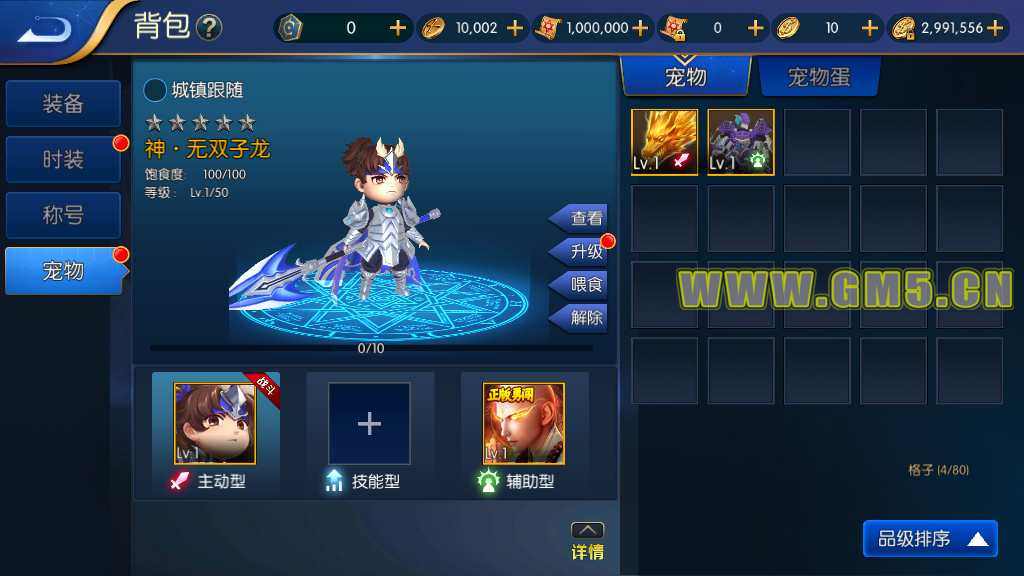This screenshot has height=576, width=1024.
Task: Select the 宠物 tab in left sidebar
Action: [x=63, y=271]
